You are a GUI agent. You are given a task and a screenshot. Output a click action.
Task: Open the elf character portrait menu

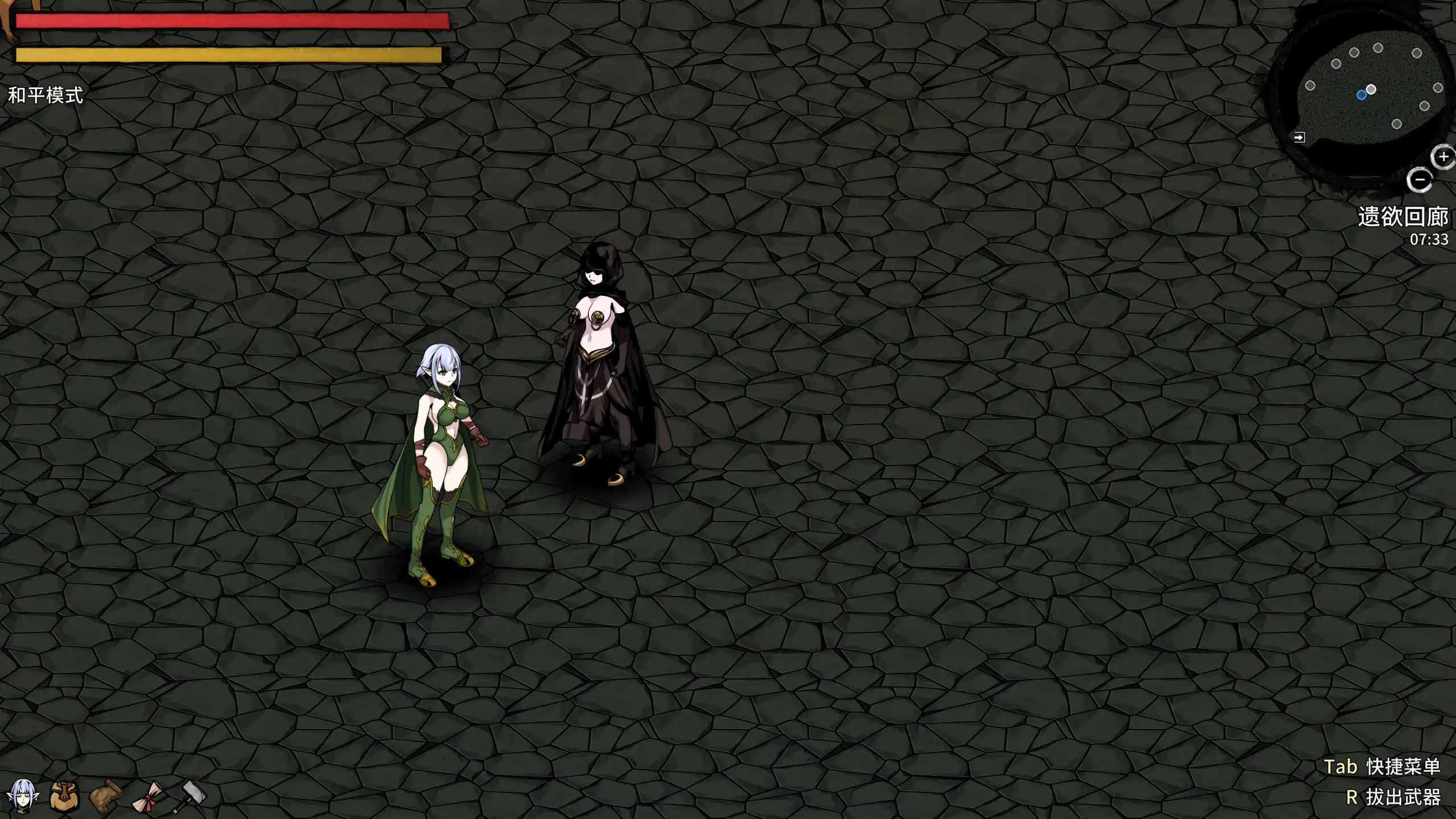(x=23, y=795)
